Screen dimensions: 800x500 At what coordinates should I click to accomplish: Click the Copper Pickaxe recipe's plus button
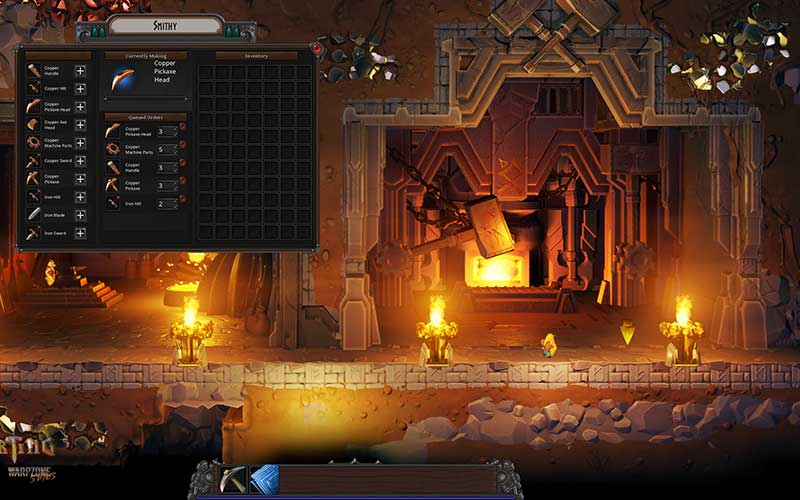80,179
